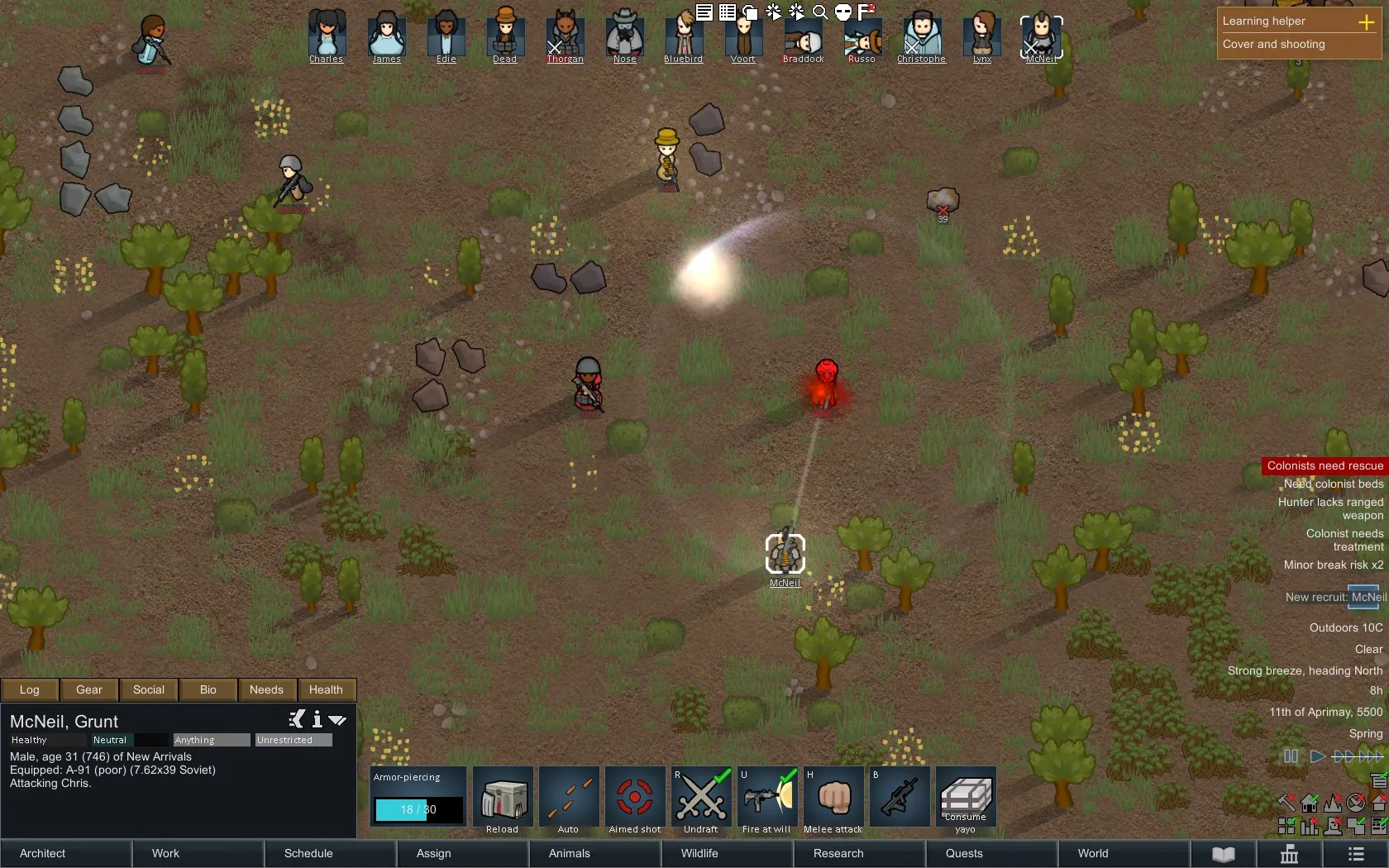Toggle Fire at will

pyautogui.click(x=766, y=799)
